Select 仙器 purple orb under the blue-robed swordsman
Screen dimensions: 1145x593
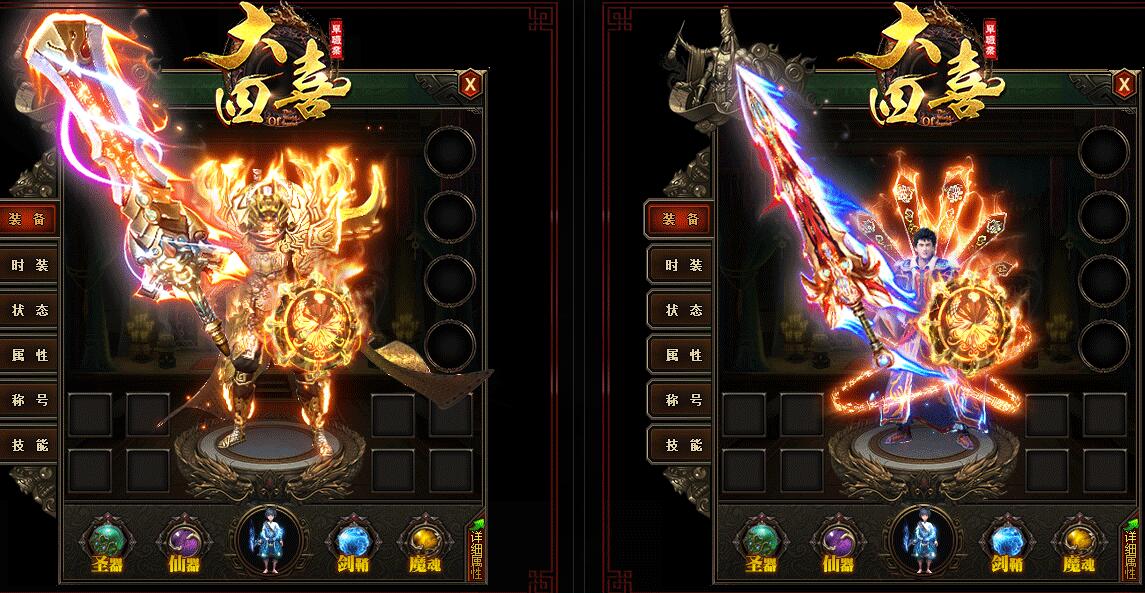click(834, 542)
